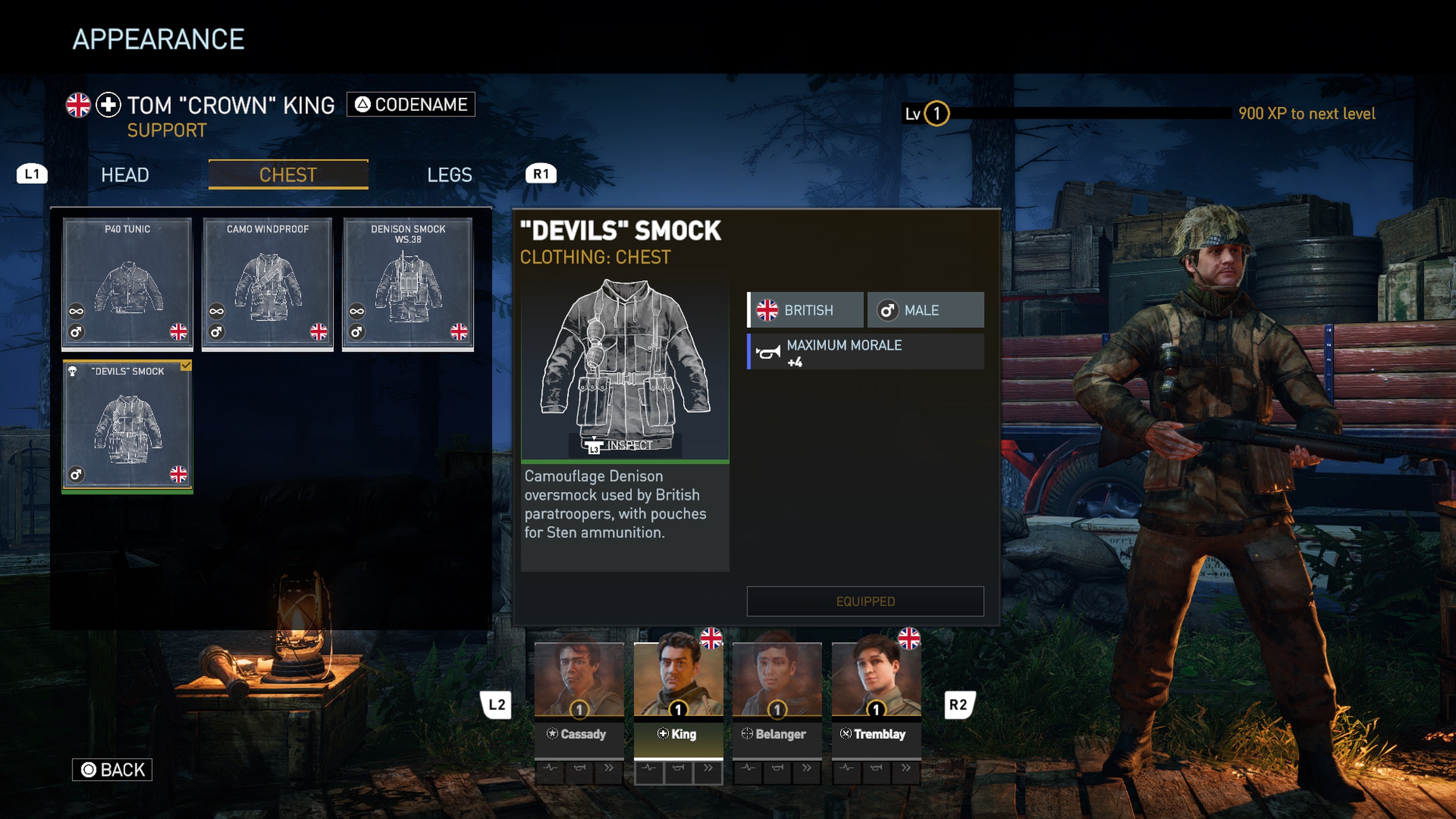The image size is (1456, 819).
Task: Click the L1 shoulder button prompt
Action: tap(31, 174)
